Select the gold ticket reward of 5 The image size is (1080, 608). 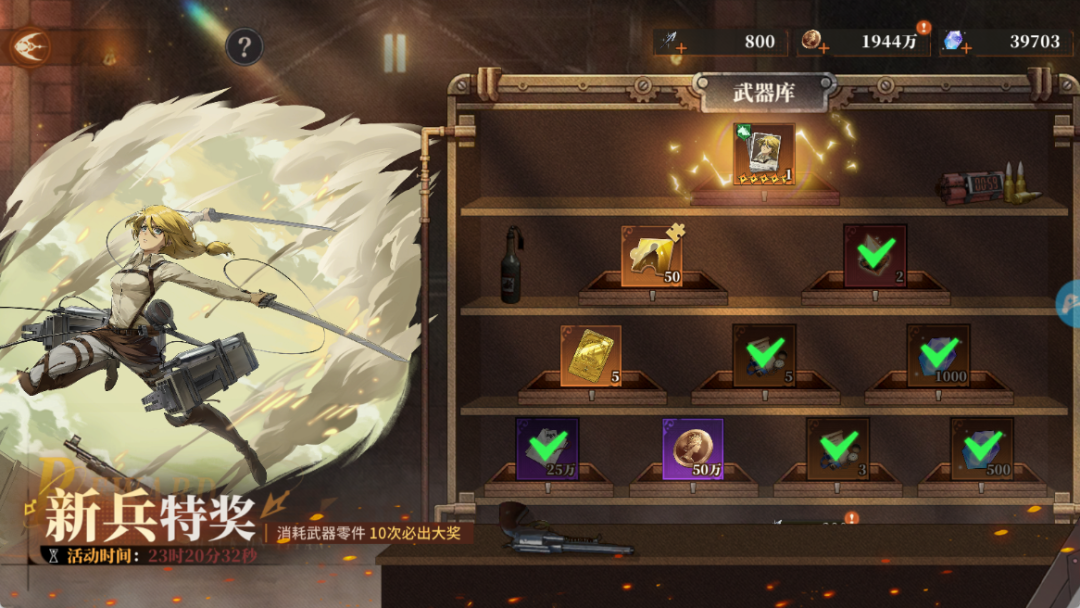click(x=590, y=355)
